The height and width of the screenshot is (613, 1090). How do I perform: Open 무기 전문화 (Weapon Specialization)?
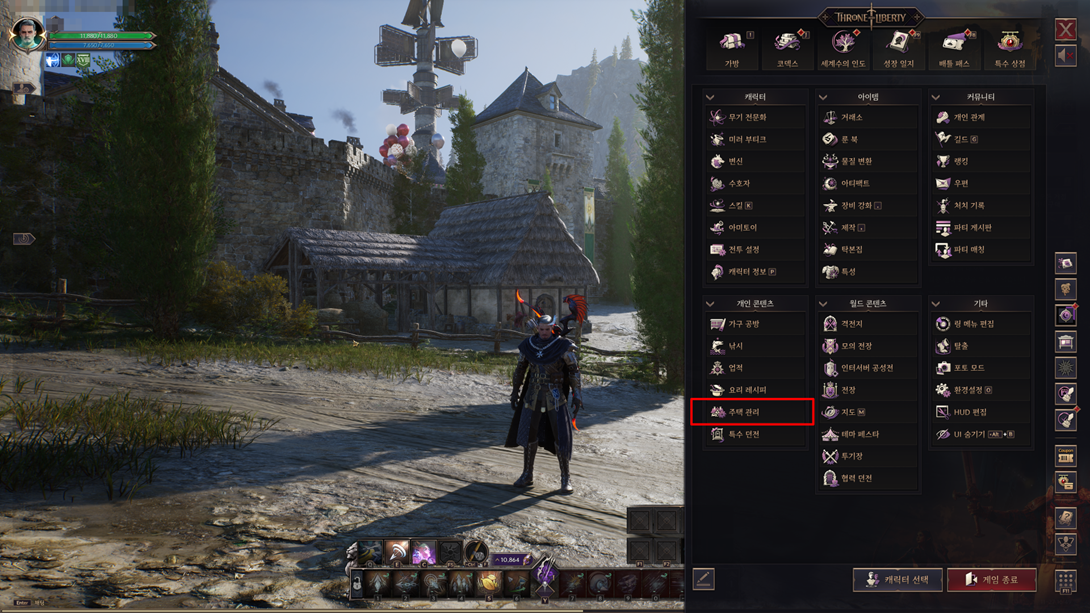[x=748, y=118]
